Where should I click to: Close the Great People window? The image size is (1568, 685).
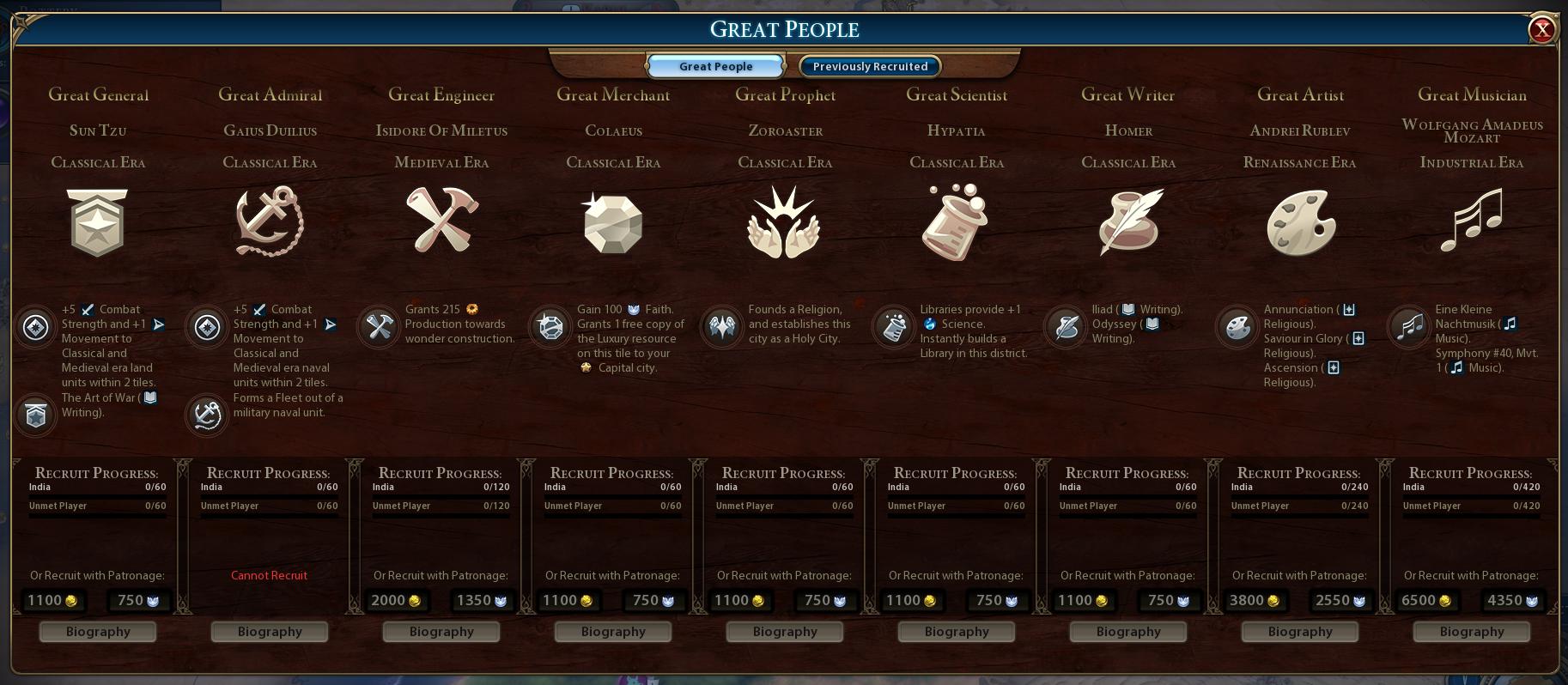click(x=1542, y=30)
